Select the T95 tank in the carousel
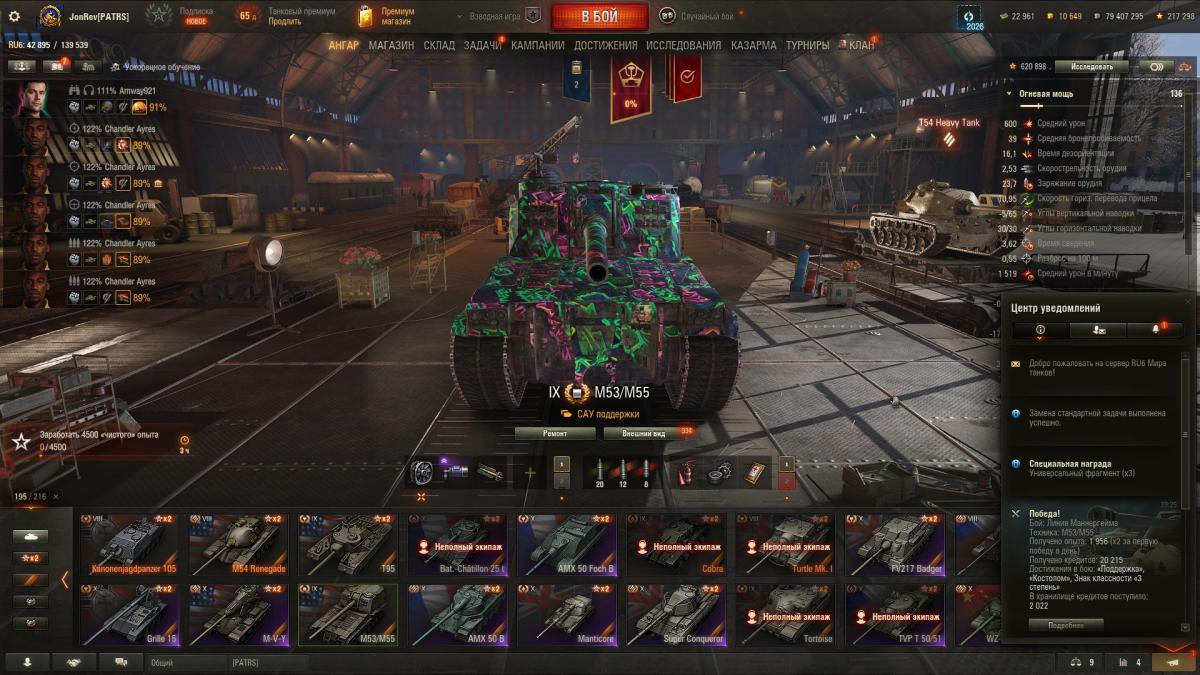The width and height of the screenshot is (1200, 675). click(347, 545)
